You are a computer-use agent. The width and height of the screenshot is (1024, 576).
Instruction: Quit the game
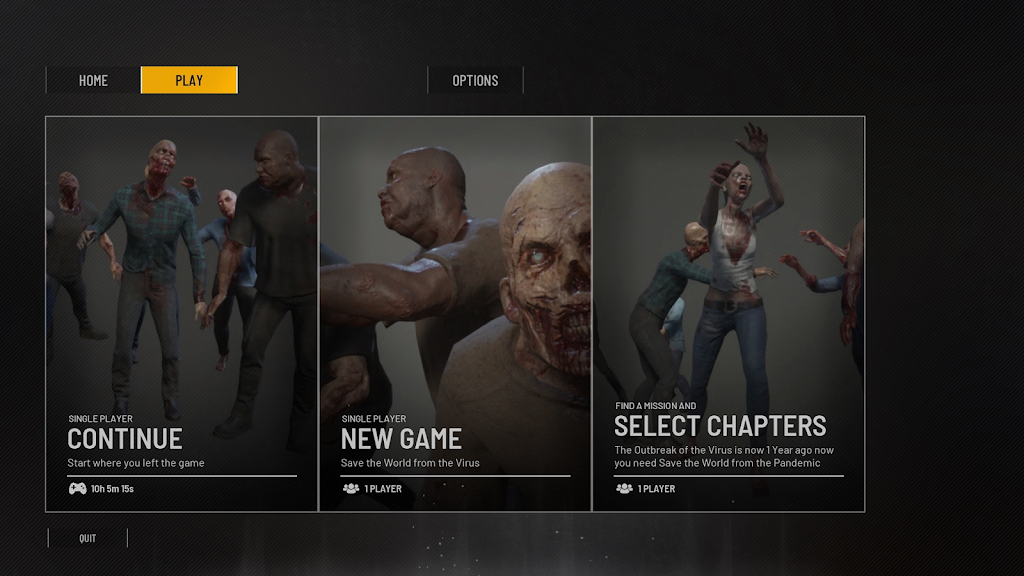click(88, 538)
